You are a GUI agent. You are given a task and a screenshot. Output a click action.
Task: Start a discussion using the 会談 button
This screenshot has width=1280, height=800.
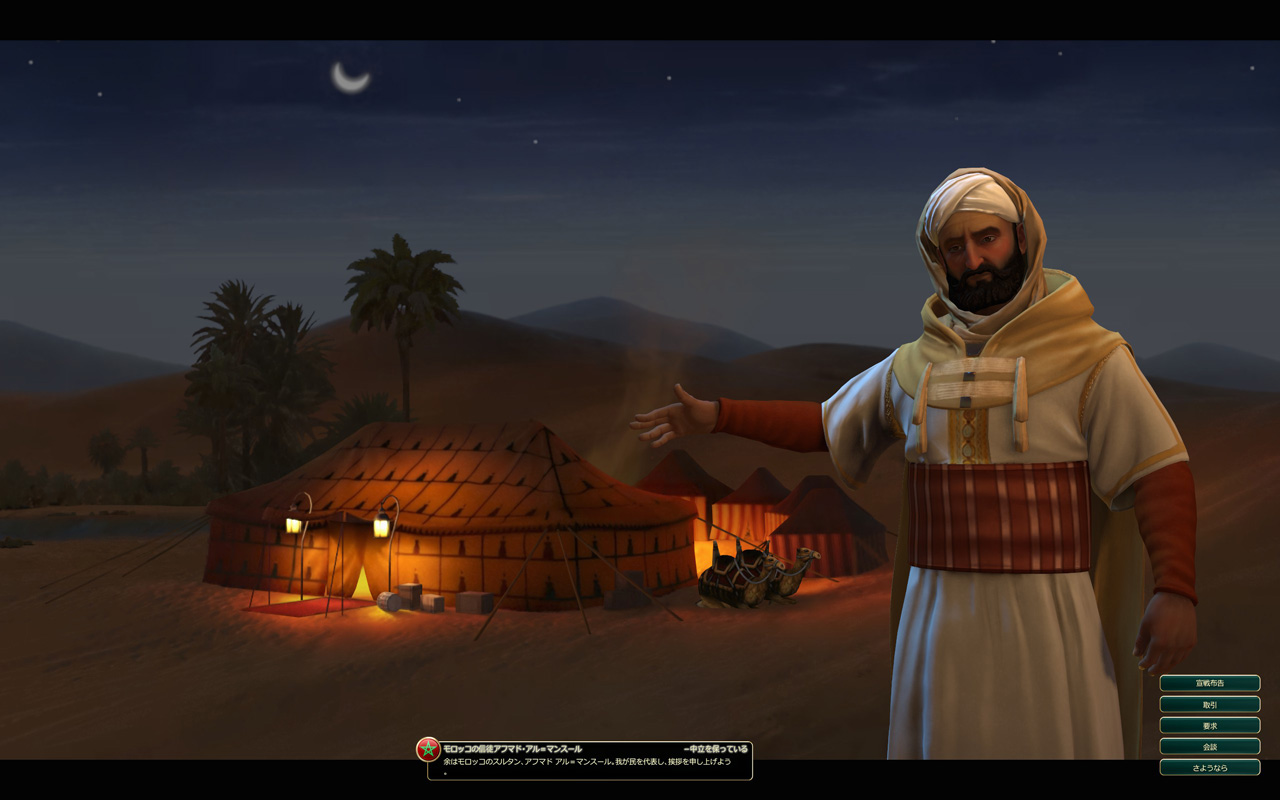click(1209, 746)
